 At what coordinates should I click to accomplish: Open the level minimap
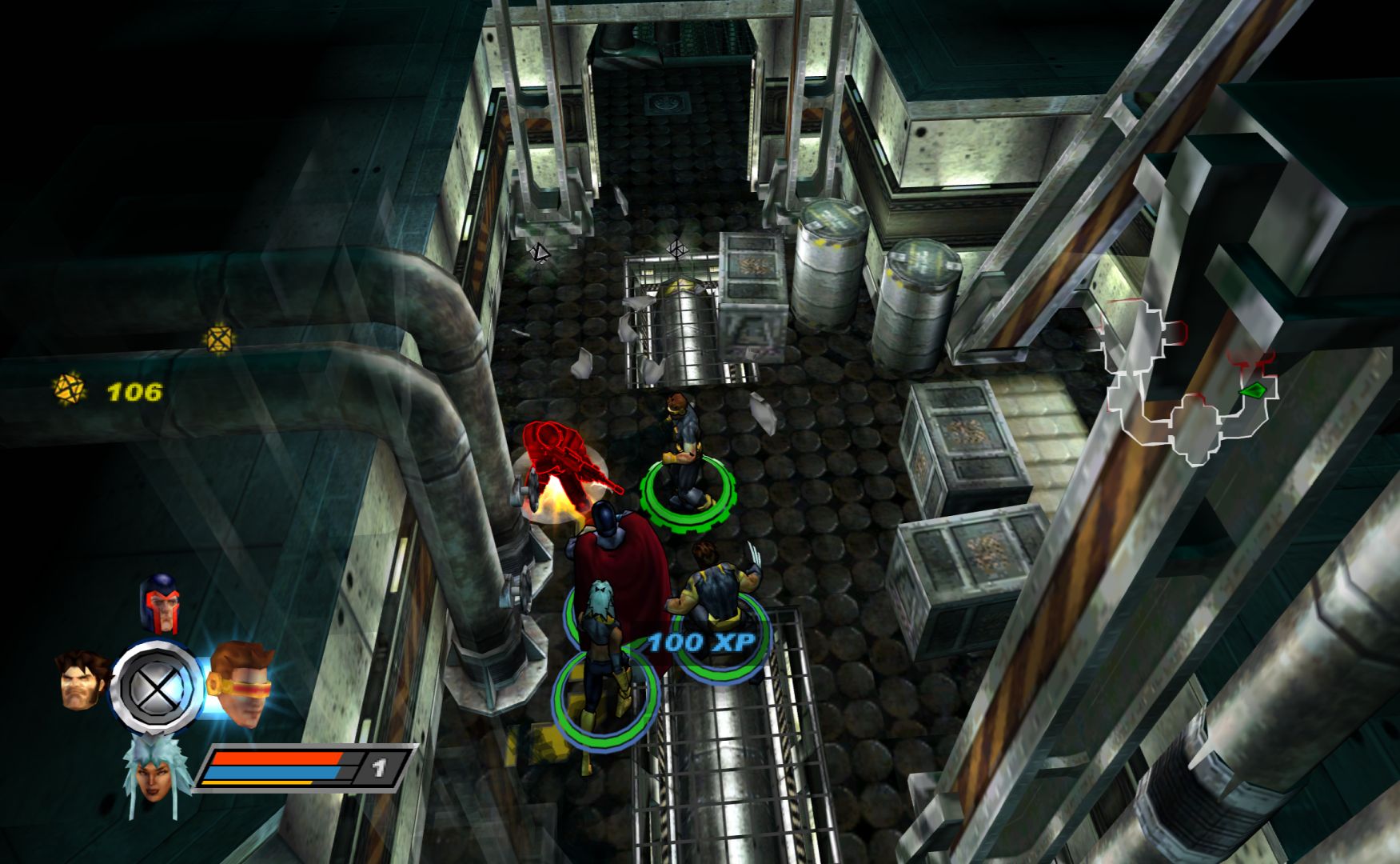(1187, 382)
